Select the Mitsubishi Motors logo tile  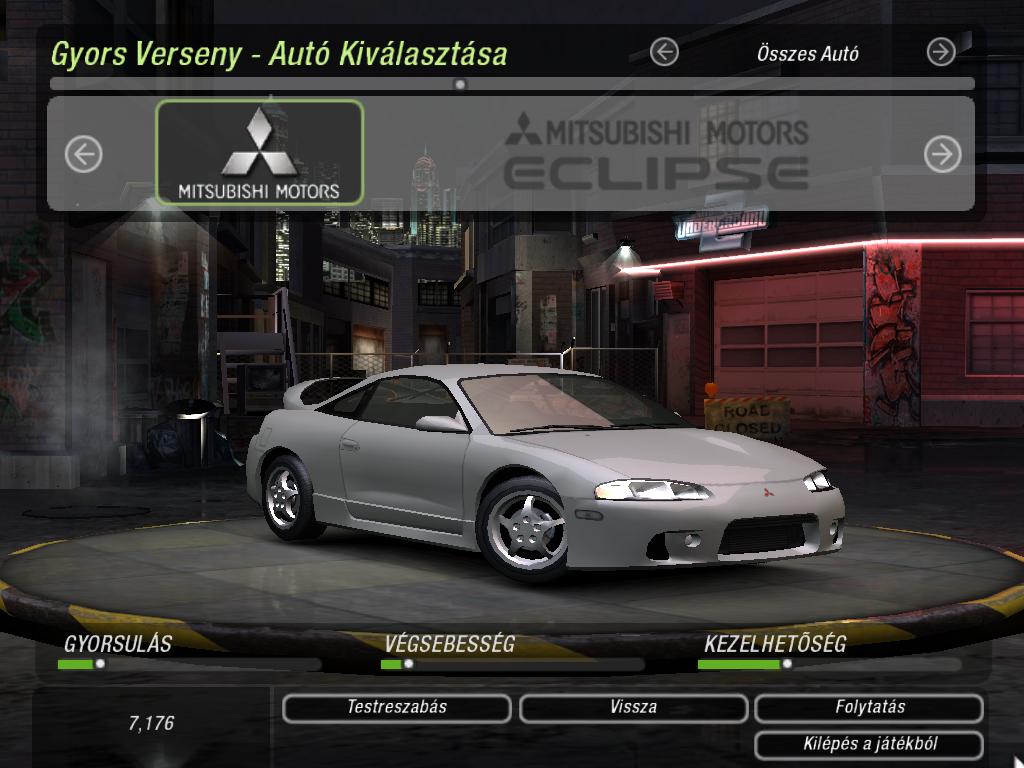[x=260, y=152]
